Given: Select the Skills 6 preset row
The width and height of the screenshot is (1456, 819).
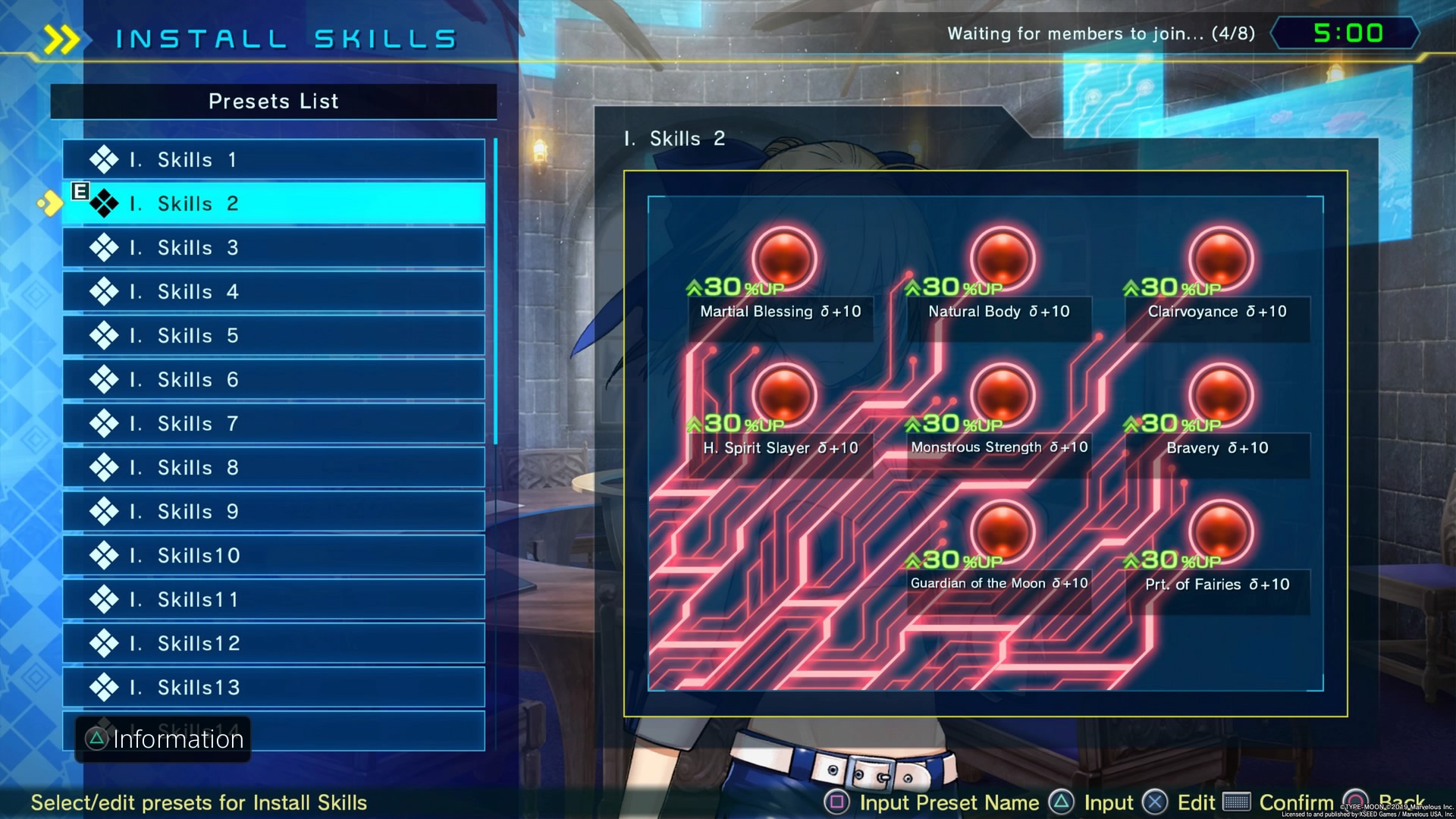Looking at the screenshot, I should pos(273,380).
